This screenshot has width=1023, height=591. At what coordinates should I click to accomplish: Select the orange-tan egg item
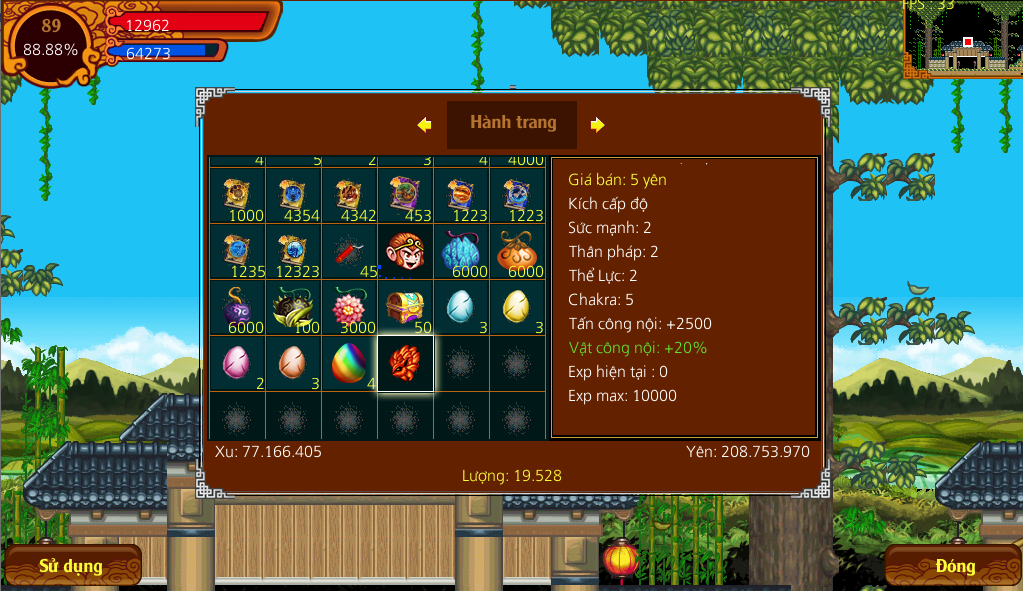293,362
